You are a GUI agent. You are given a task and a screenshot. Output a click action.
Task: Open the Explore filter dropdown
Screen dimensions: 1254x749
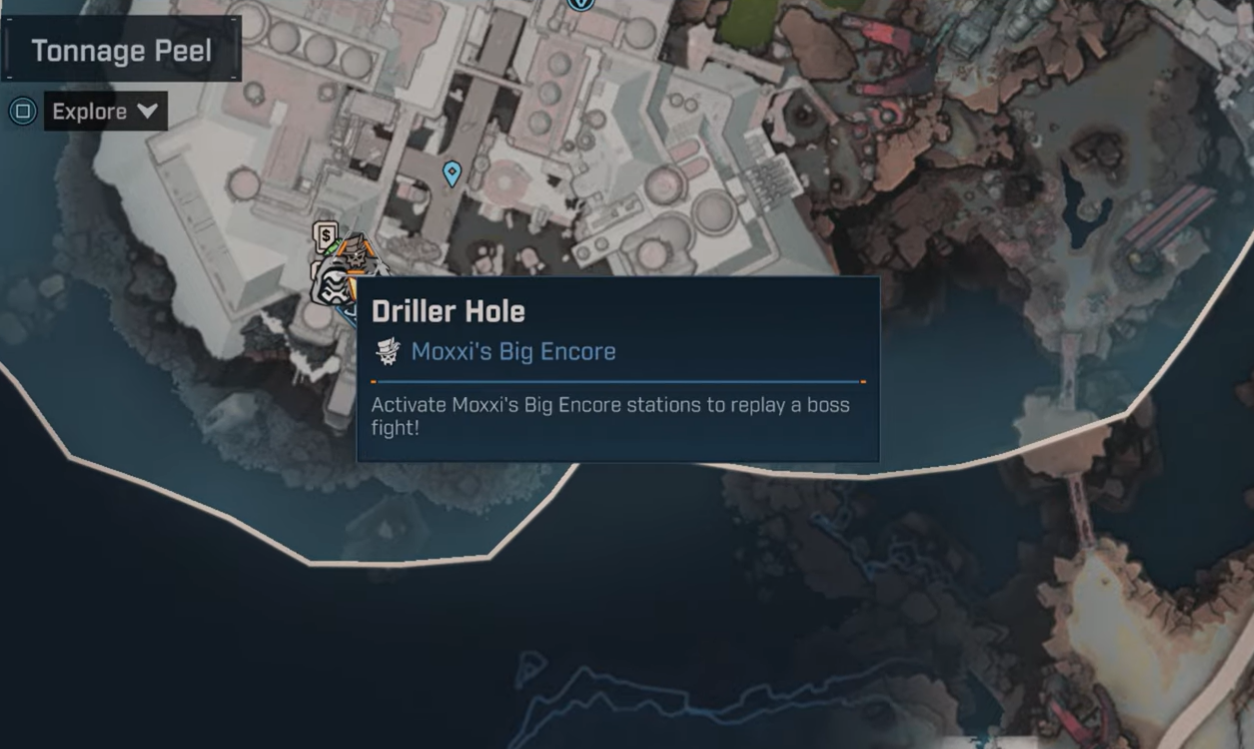(x=105, y=111)
